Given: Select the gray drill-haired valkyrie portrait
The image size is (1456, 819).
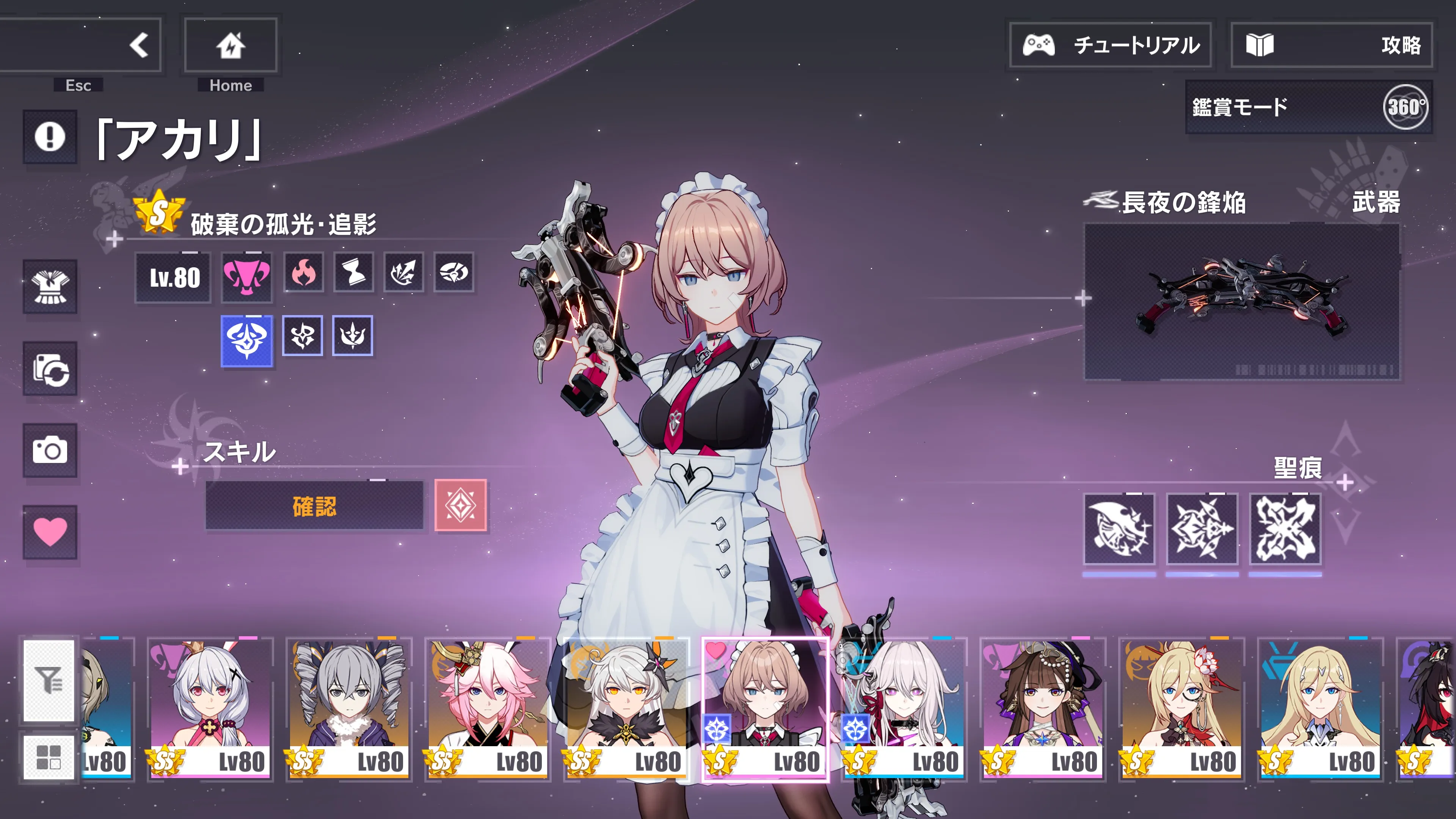Looking at the screenshot, I should 349,709.
